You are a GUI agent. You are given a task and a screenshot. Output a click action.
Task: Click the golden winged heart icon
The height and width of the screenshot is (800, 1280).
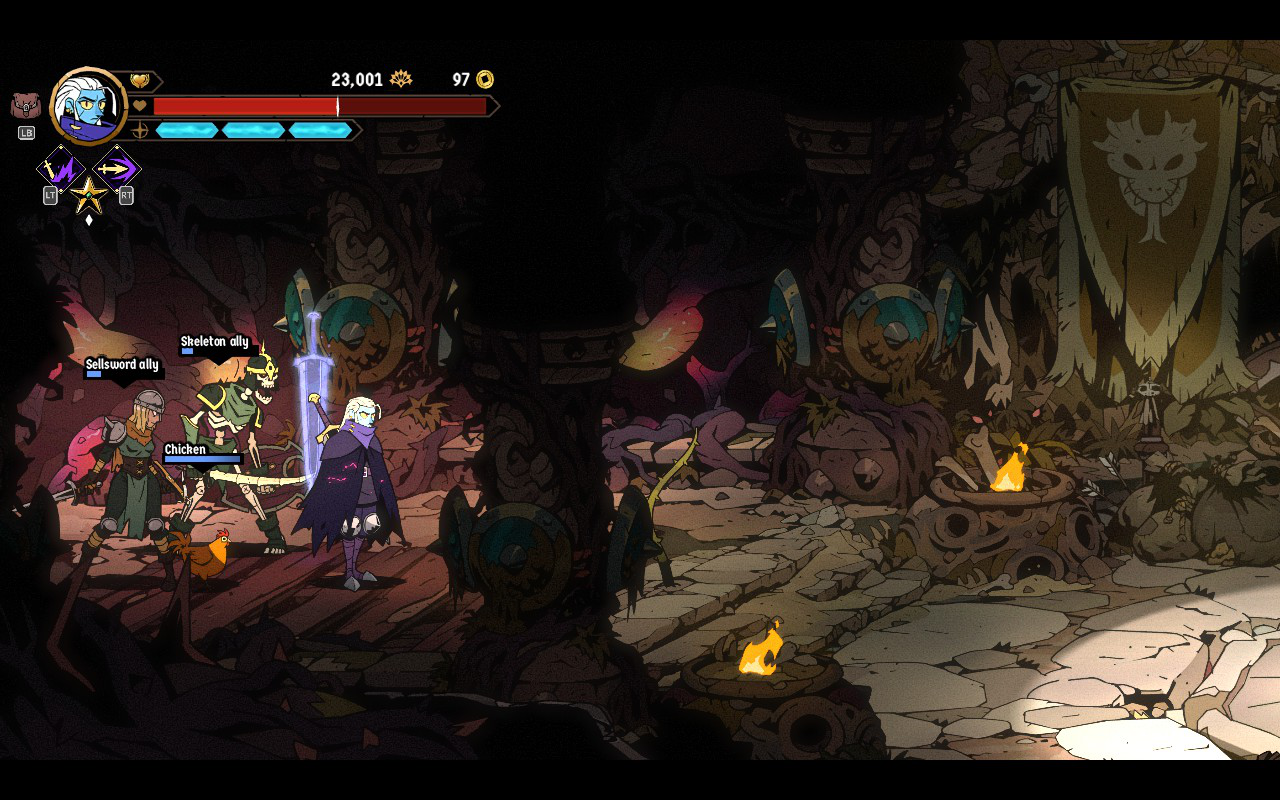pyautogui.click(x=140, y=81)
